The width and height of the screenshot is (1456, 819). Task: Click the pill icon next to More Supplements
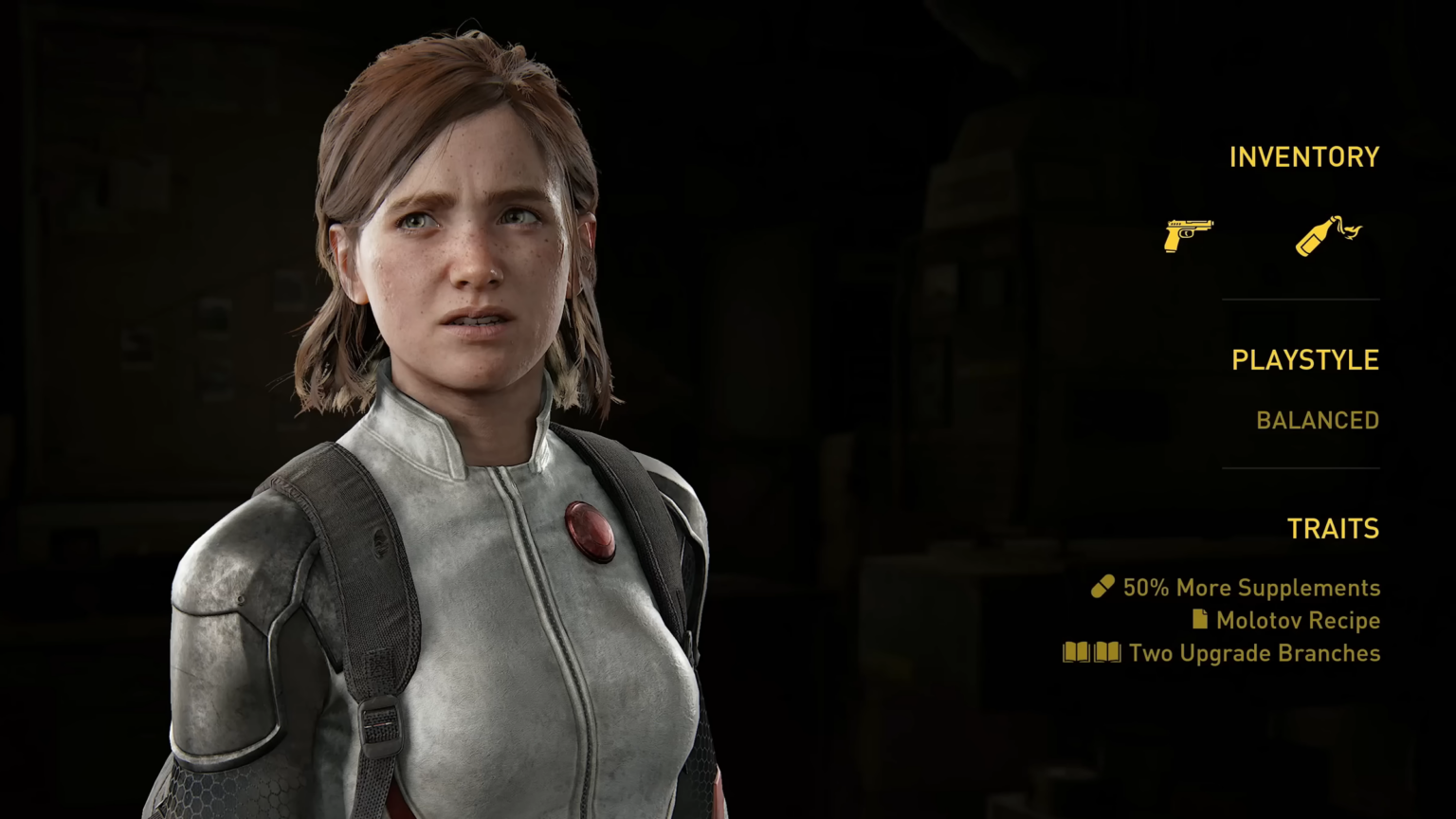(x=1101, y=587)
